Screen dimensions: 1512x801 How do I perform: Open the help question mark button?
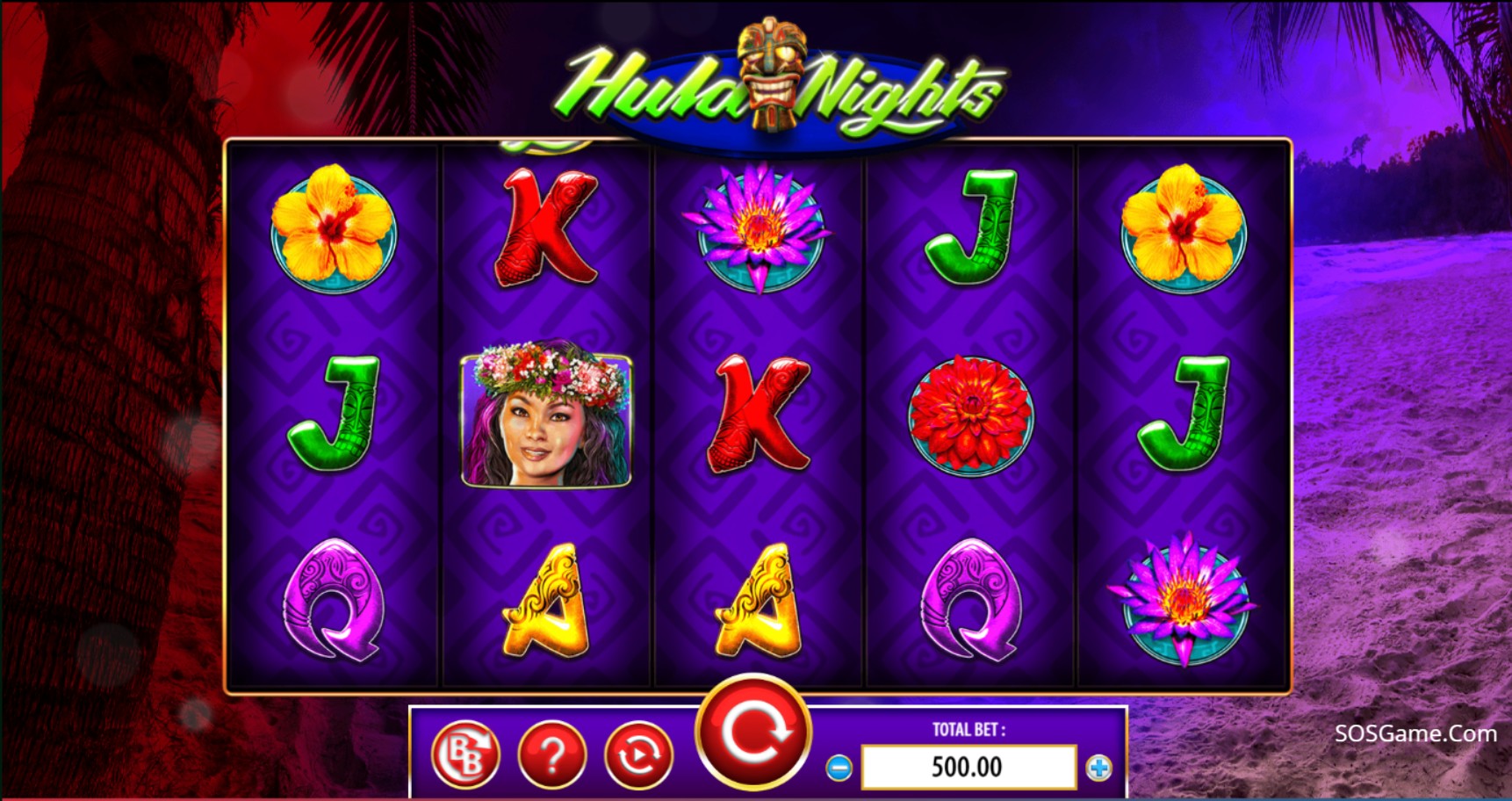[x=551, y=754]
